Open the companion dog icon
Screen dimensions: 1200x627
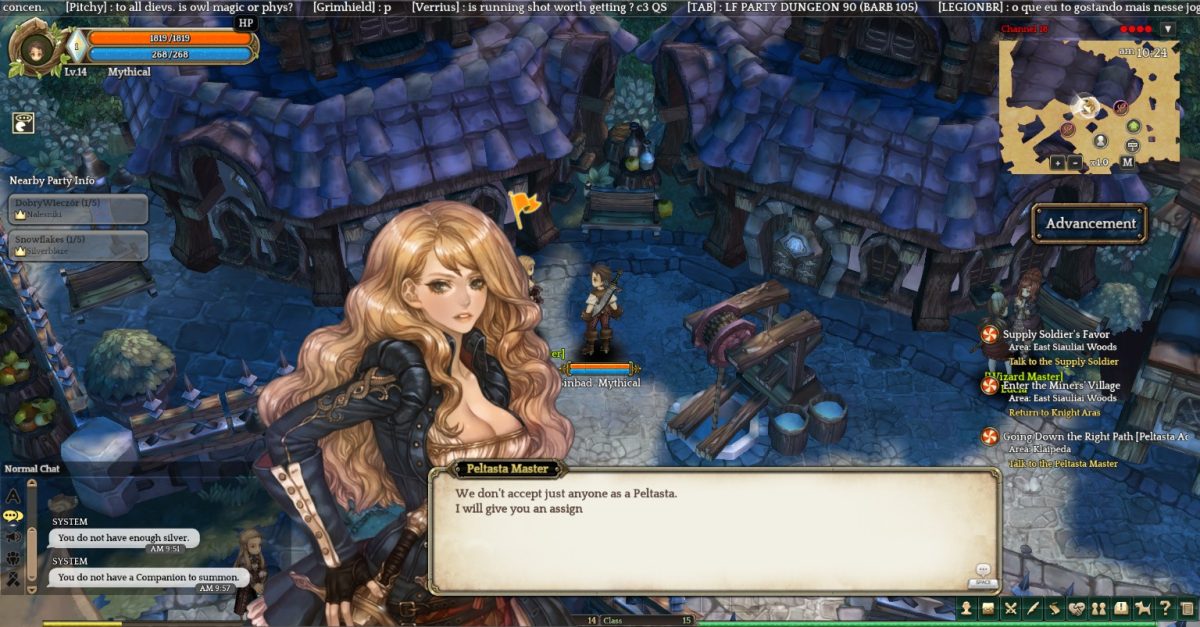[x=1143, y=608]
